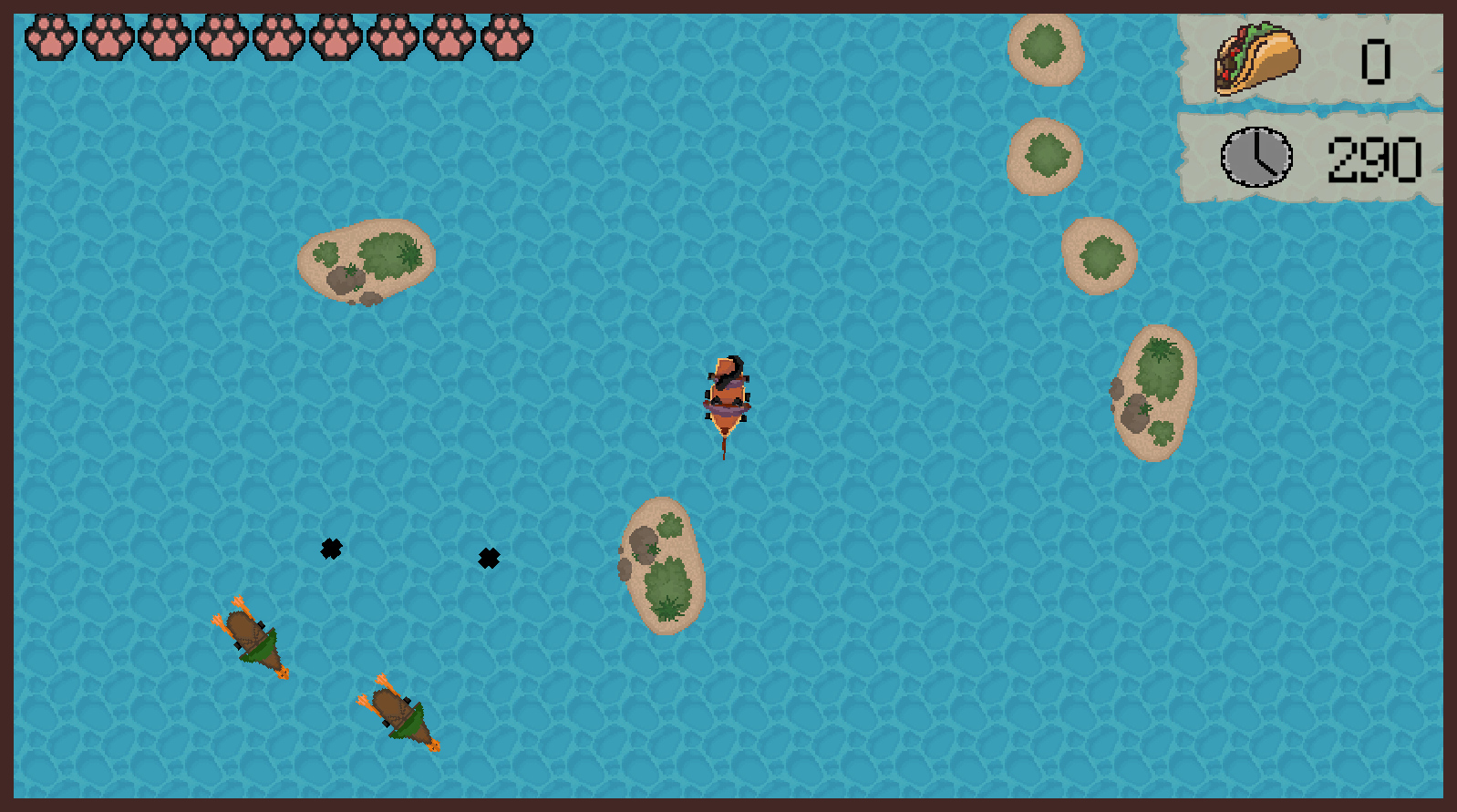Click the right black X marker
The width and height of the screenshot is (1457, 812).
click(489, 558)
